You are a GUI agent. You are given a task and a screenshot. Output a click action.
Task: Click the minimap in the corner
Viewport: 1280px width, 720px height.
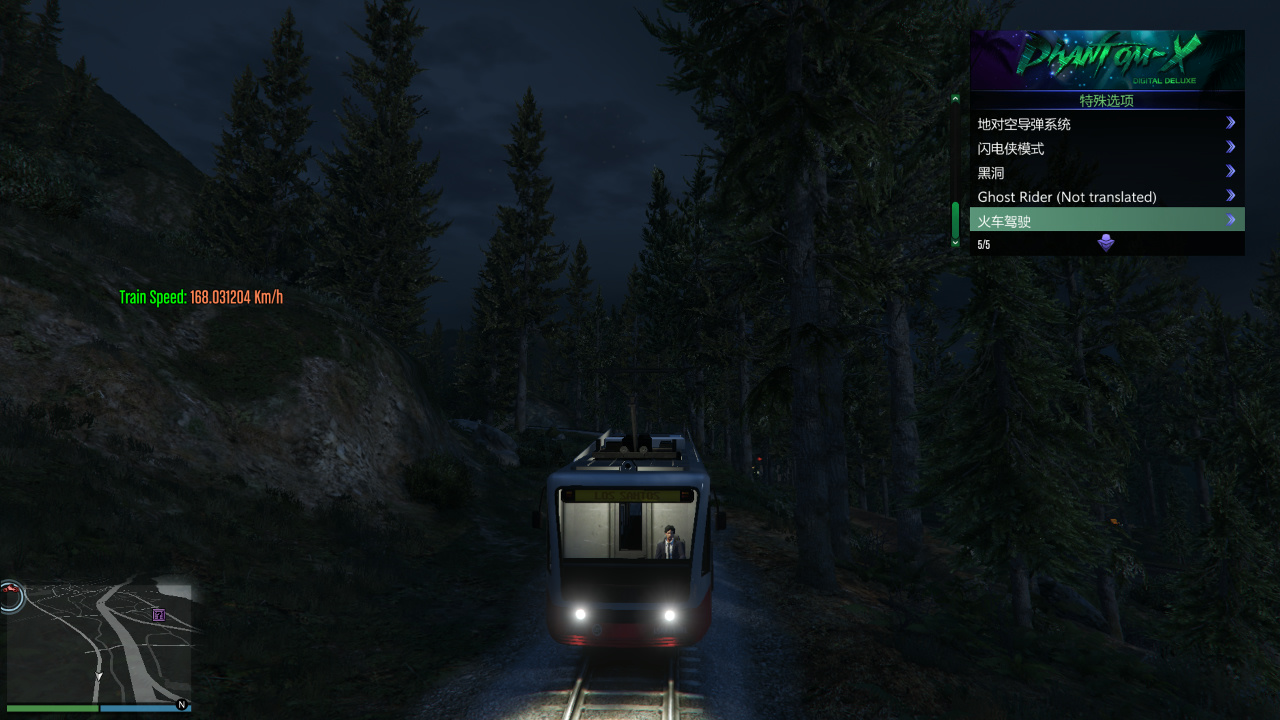(98, 644)
